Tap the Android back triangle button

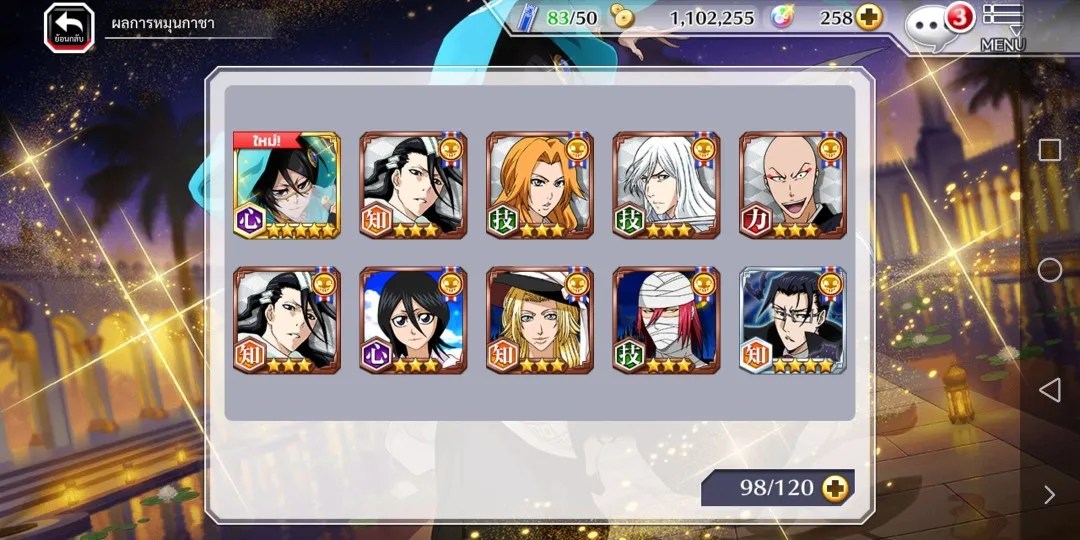(1049, 390)
